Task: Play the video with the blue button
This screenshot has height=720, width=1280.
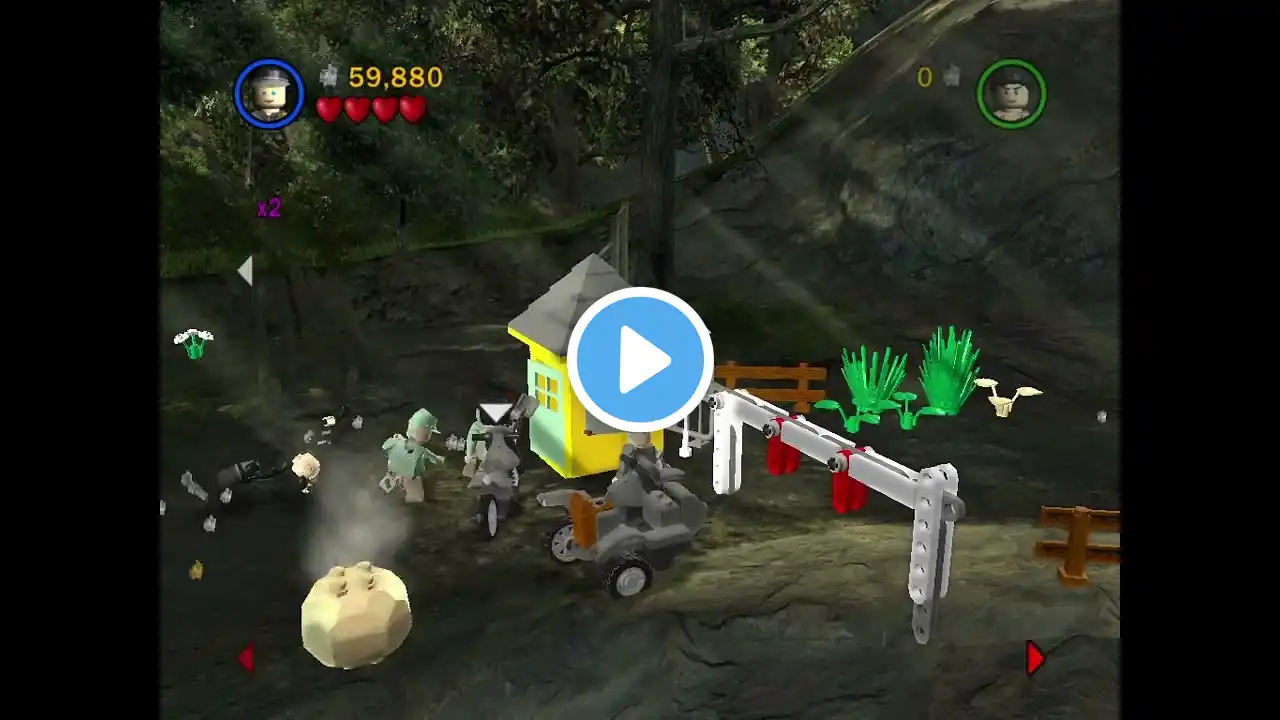Action: [x=640, y=360]
